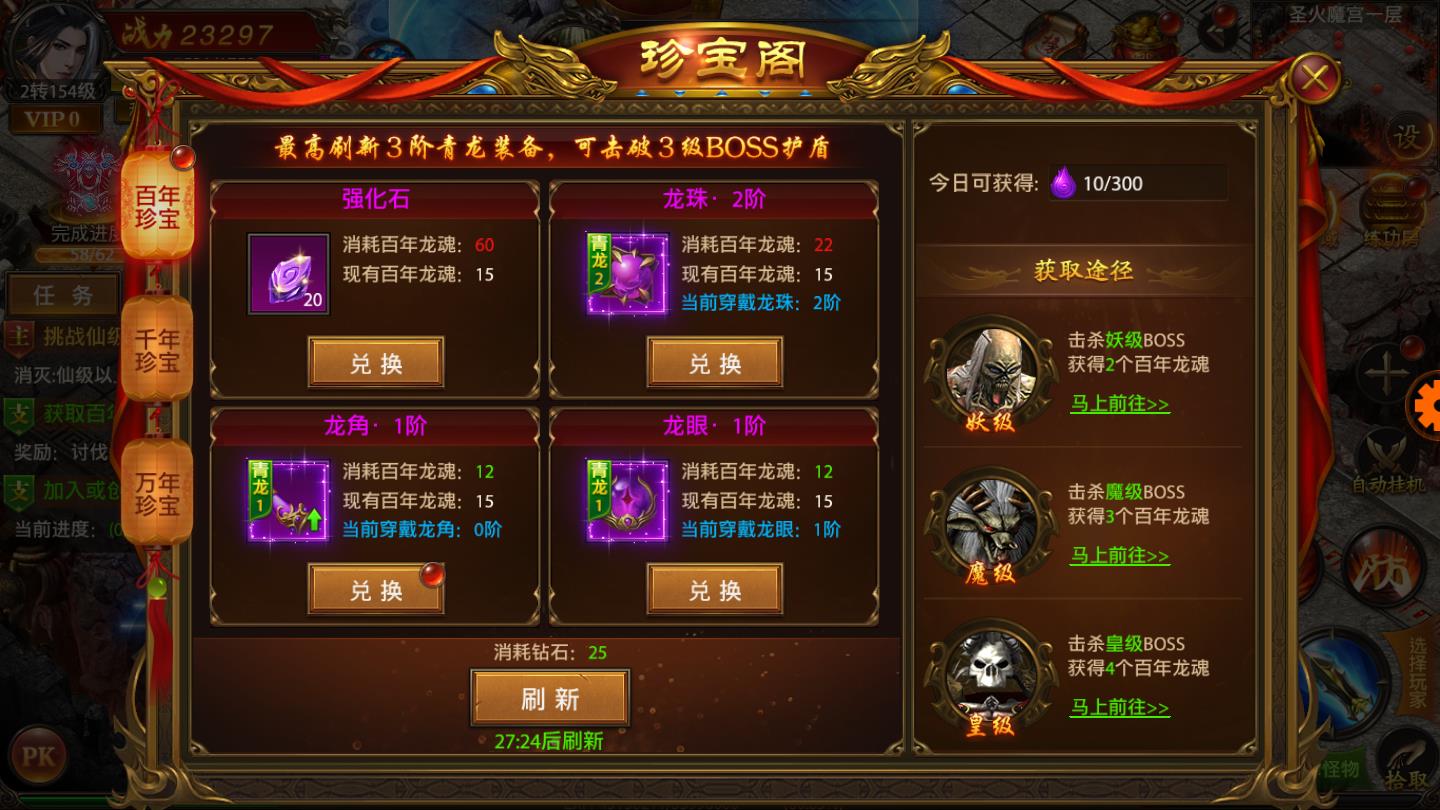Switch to the 千年珍宝 tab

click(156, 349)
